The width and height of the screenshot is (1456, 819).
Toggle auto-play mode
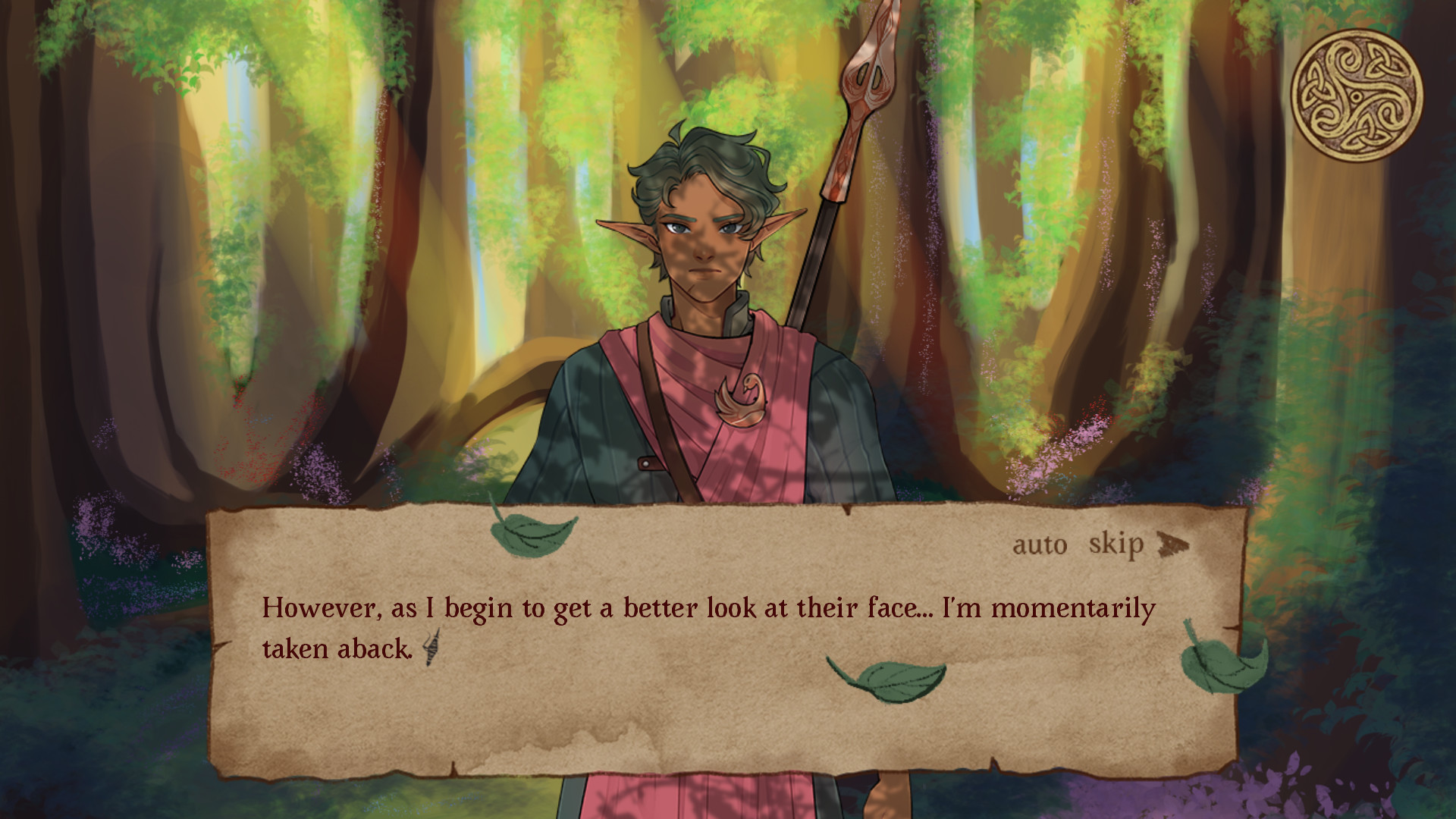click(1040, 544)
